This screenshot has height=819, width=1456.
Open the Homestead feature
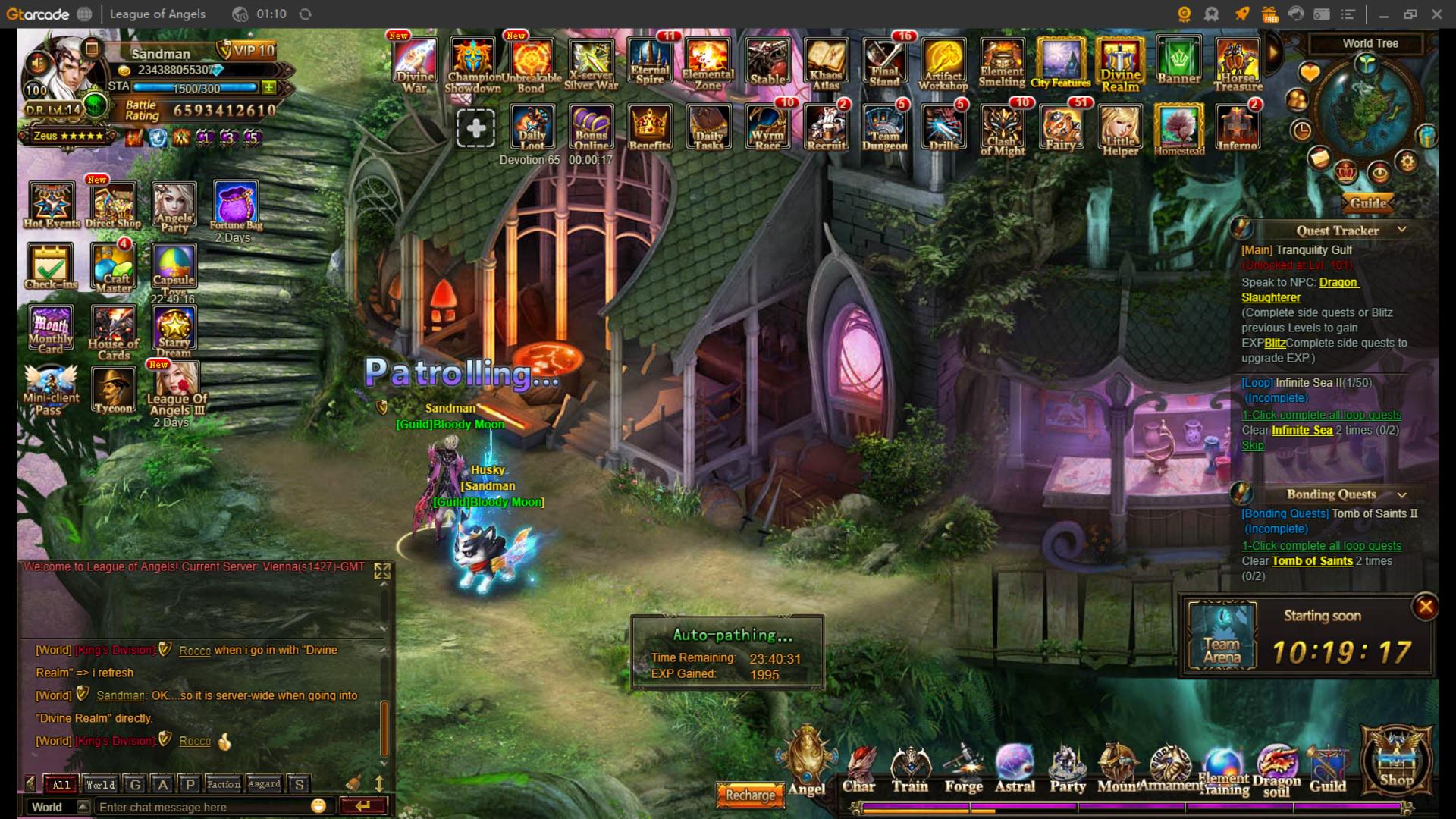[x=1179, y=127]
